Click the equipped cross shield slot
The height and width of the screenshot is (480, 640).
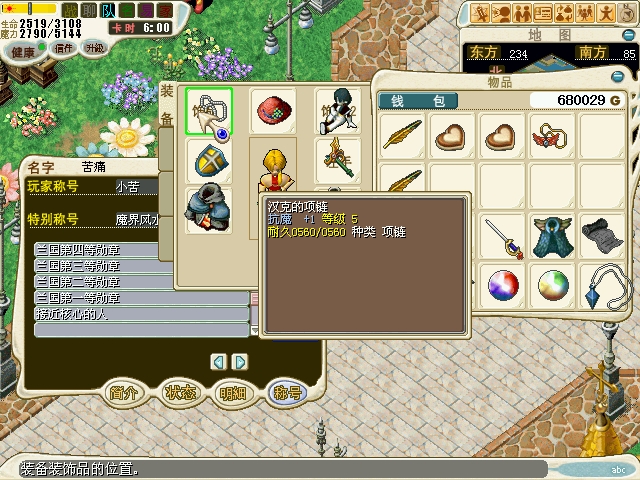(209, 162)
